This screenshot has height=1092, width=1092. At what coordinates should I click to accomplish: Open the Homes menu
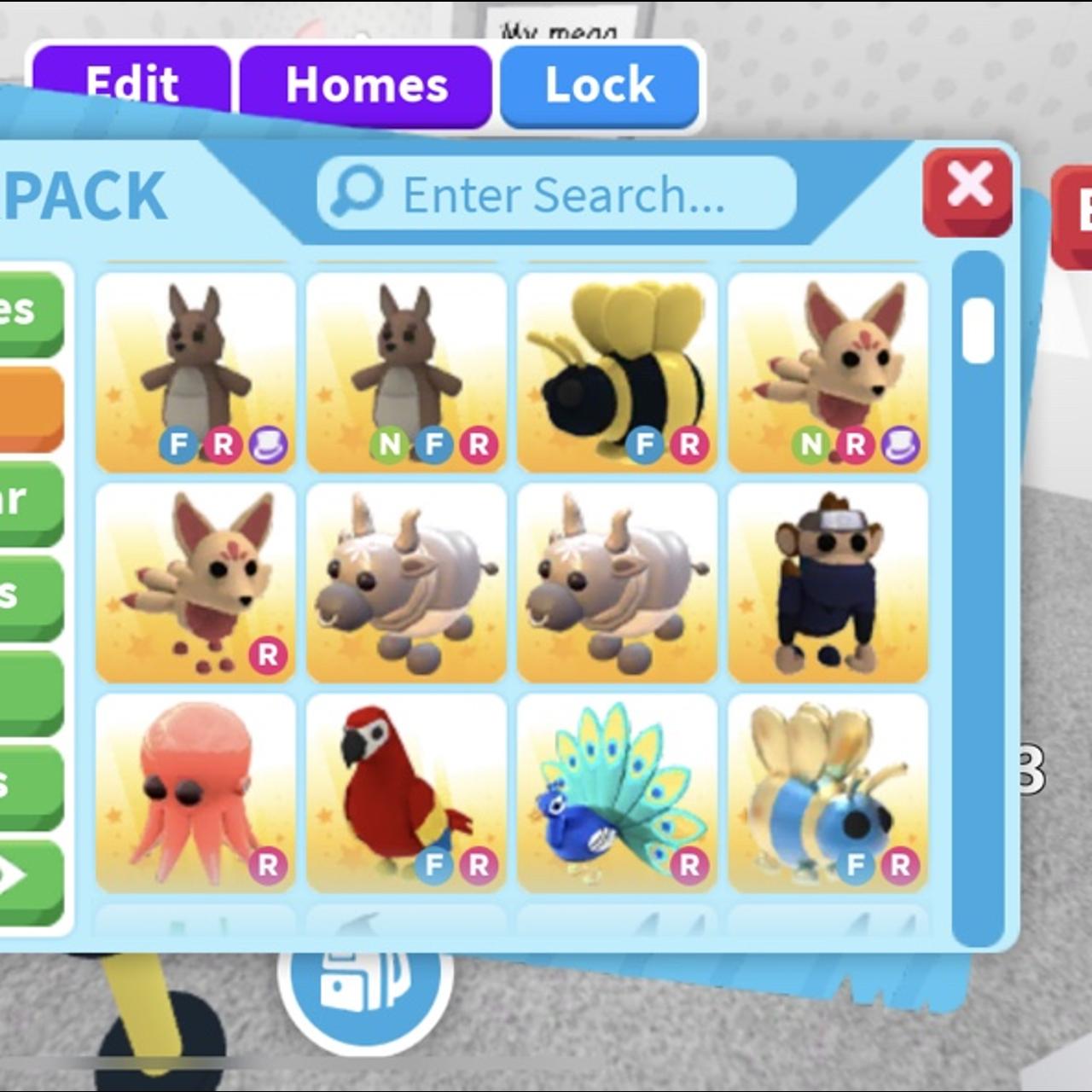(366, 85)
